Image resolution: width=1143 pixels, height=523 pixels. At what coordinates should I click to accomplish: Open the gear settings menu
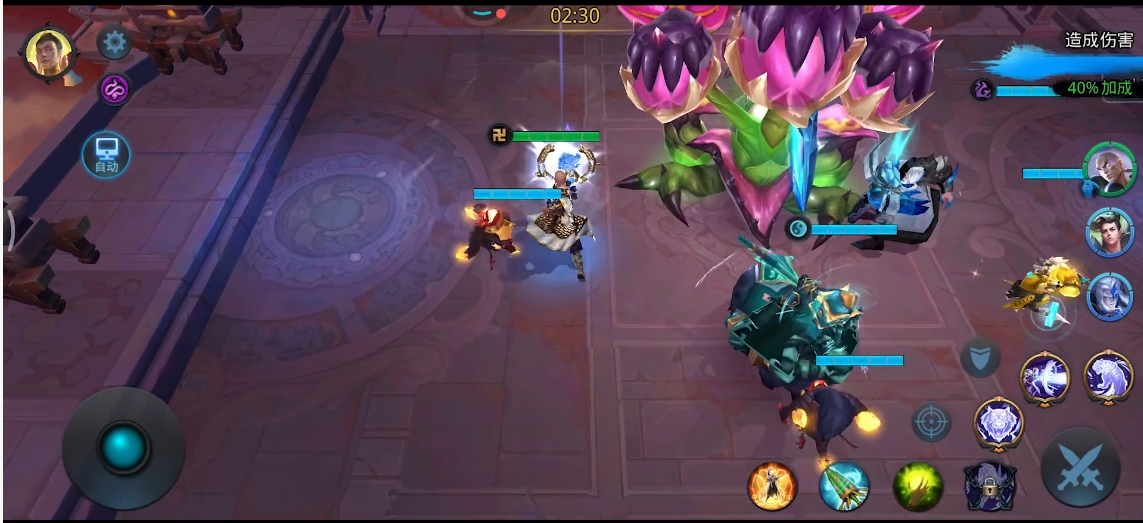click(x=115, y=42)
